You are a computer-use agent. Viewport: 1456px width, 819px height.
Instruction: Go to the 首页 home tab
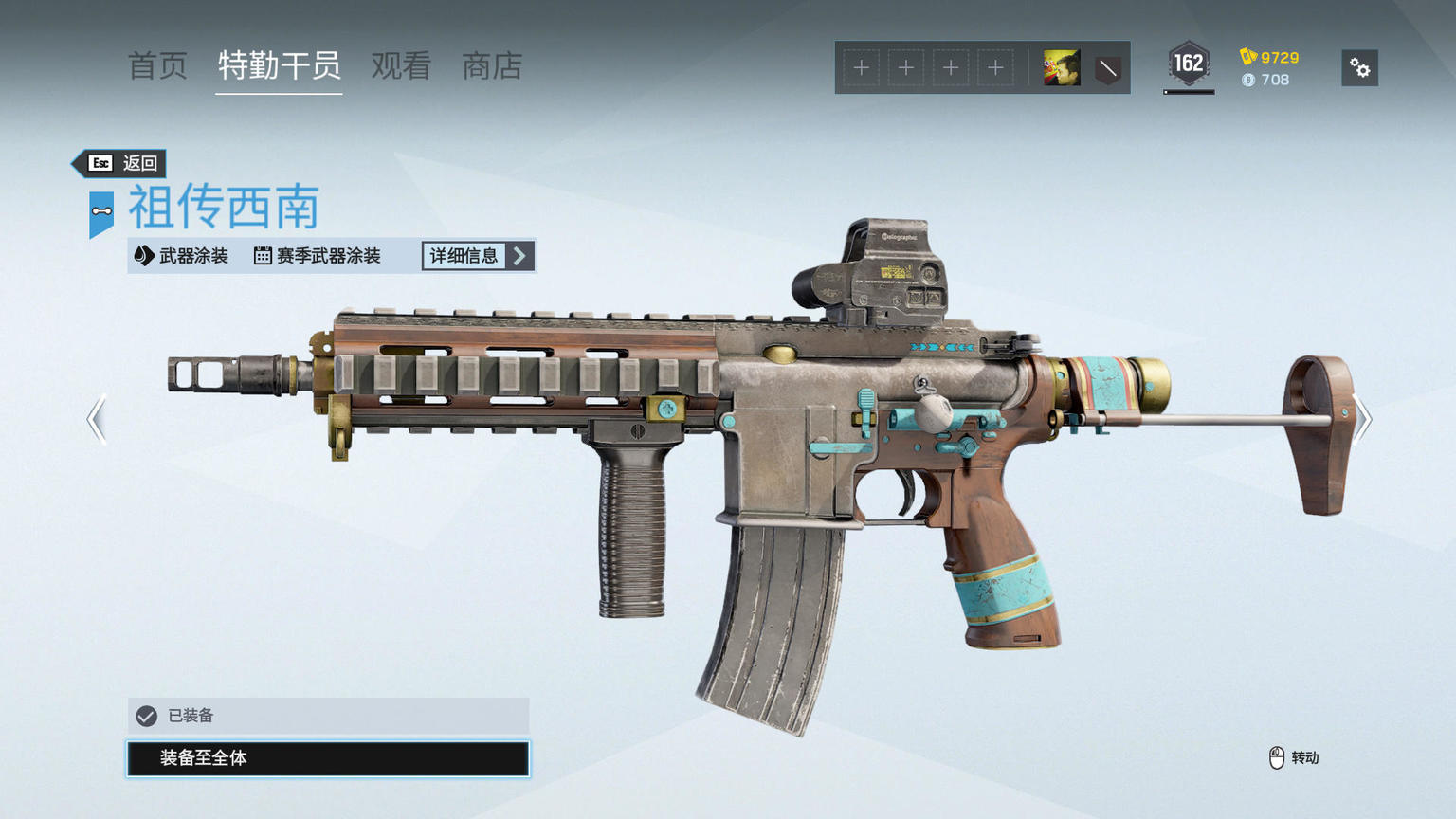click(x=157, y=66)
